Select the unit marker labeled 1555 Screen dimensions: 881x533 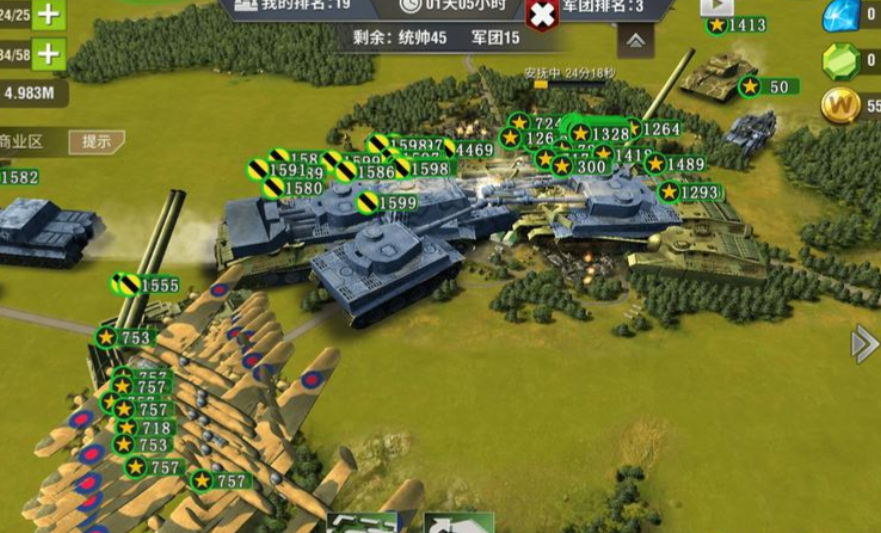click(146, 285)
